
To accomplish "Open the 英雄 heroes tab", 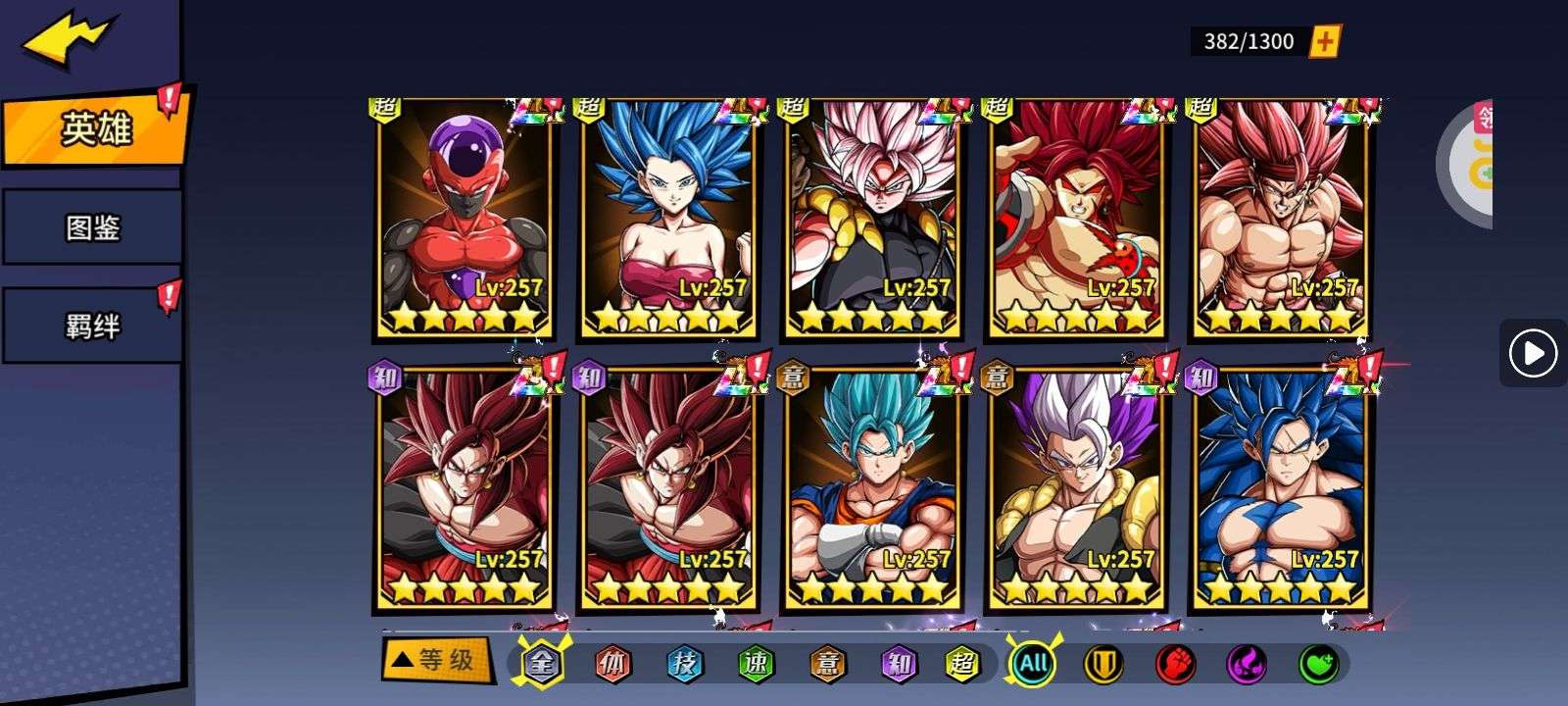I will pos(93,128).
